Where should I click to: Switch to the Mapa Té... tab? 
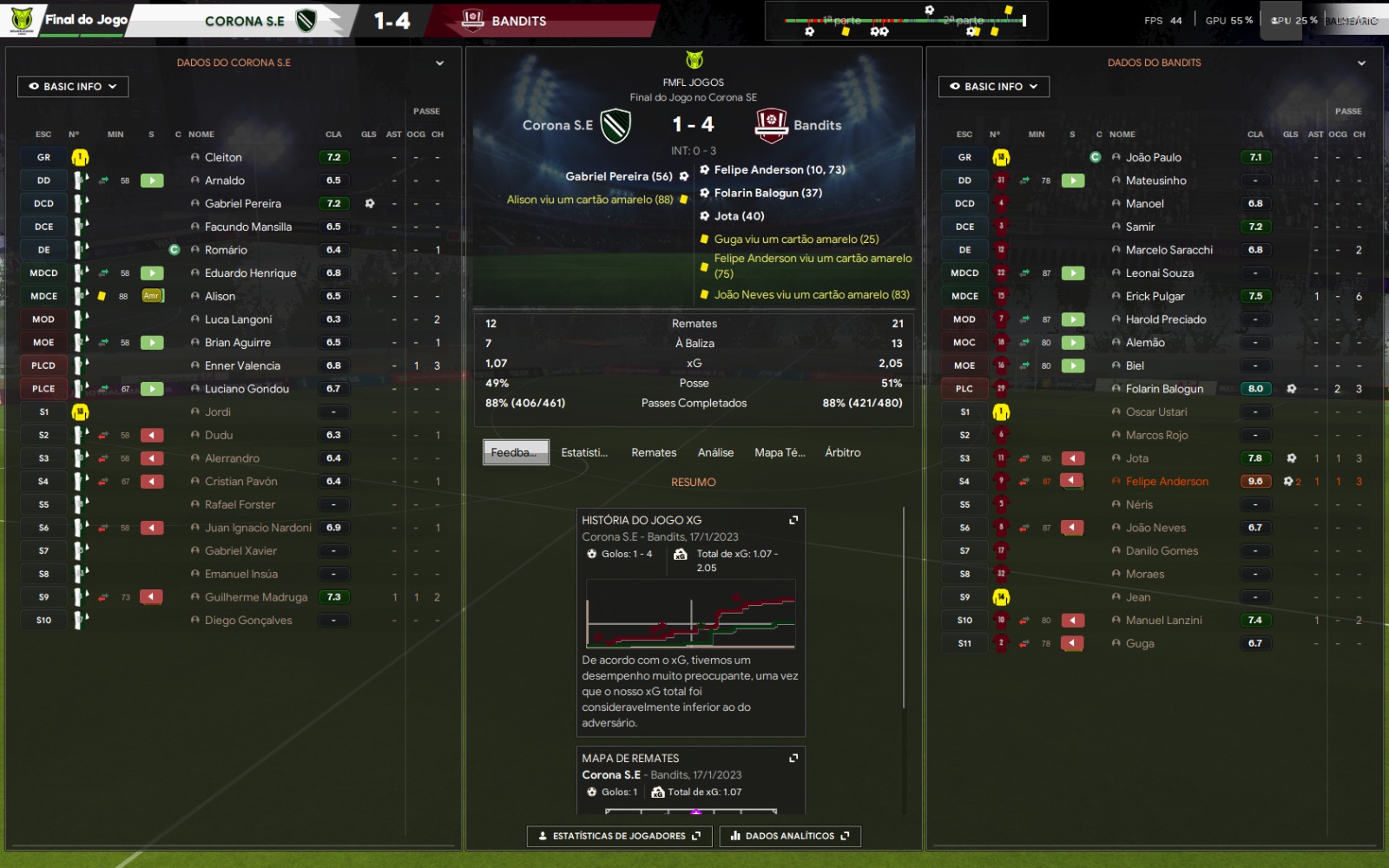[x=780, y=452]
